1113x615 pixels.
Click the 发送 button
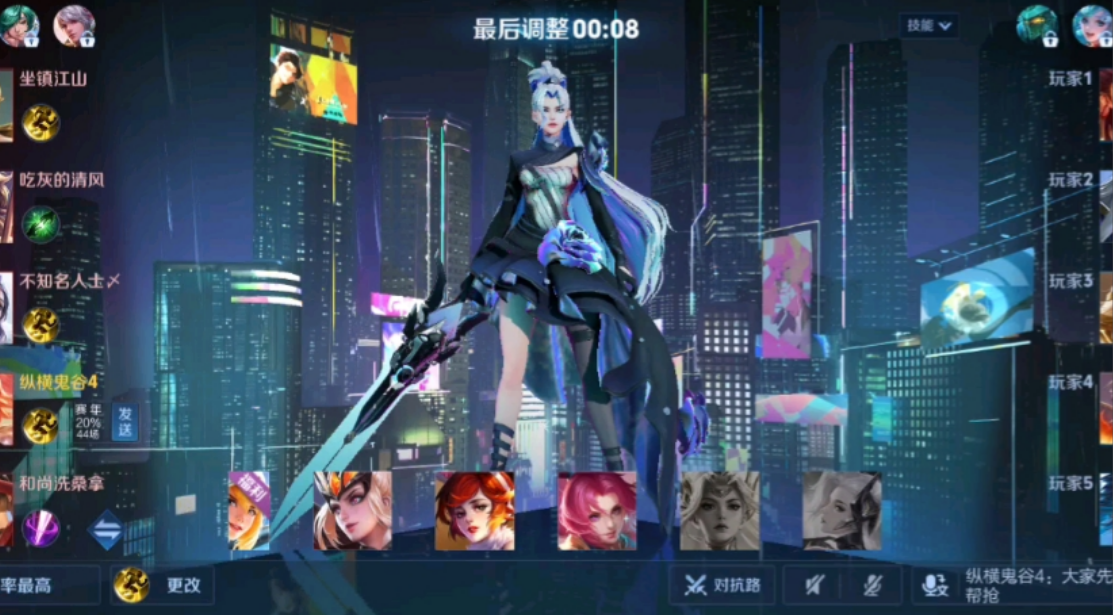125,422
